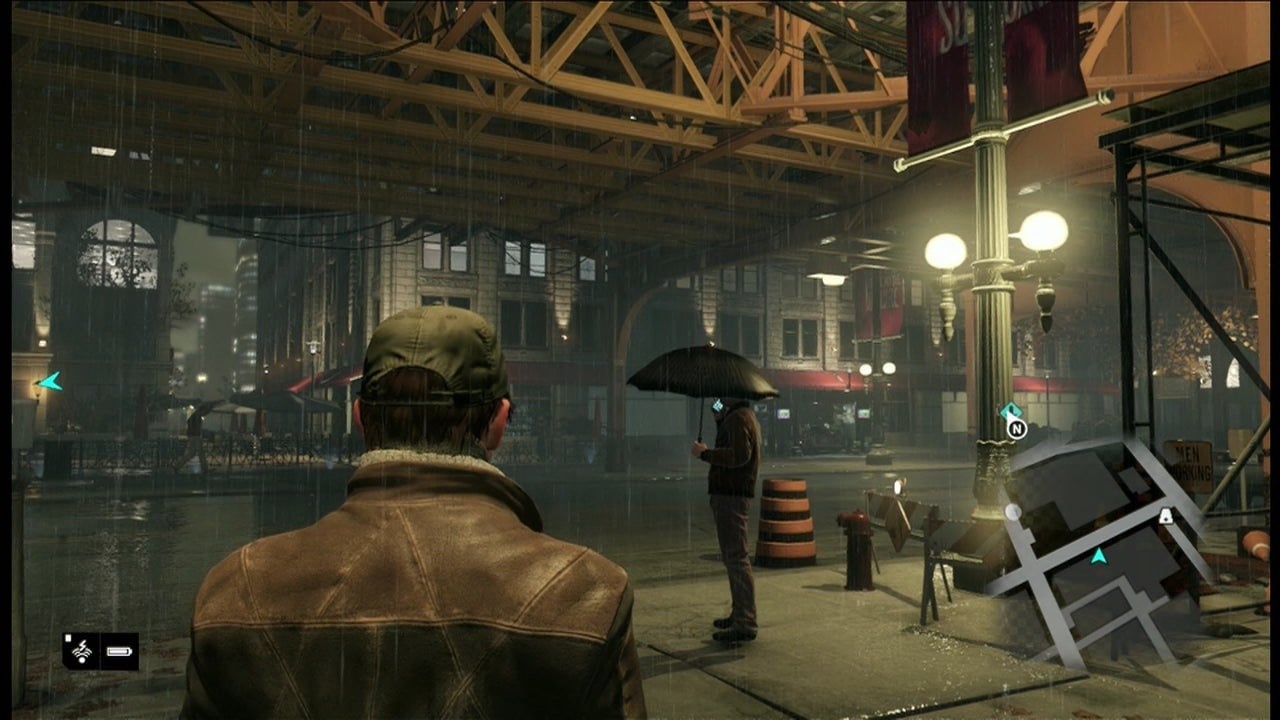Select the north N compass marker
Screen dimensions: 1280x720
coord(1016,429)
